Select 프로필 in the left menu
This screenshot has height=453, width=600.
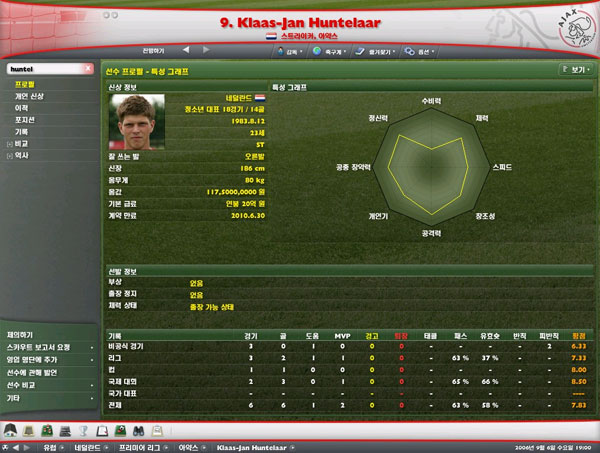click(x=24, y=85)
